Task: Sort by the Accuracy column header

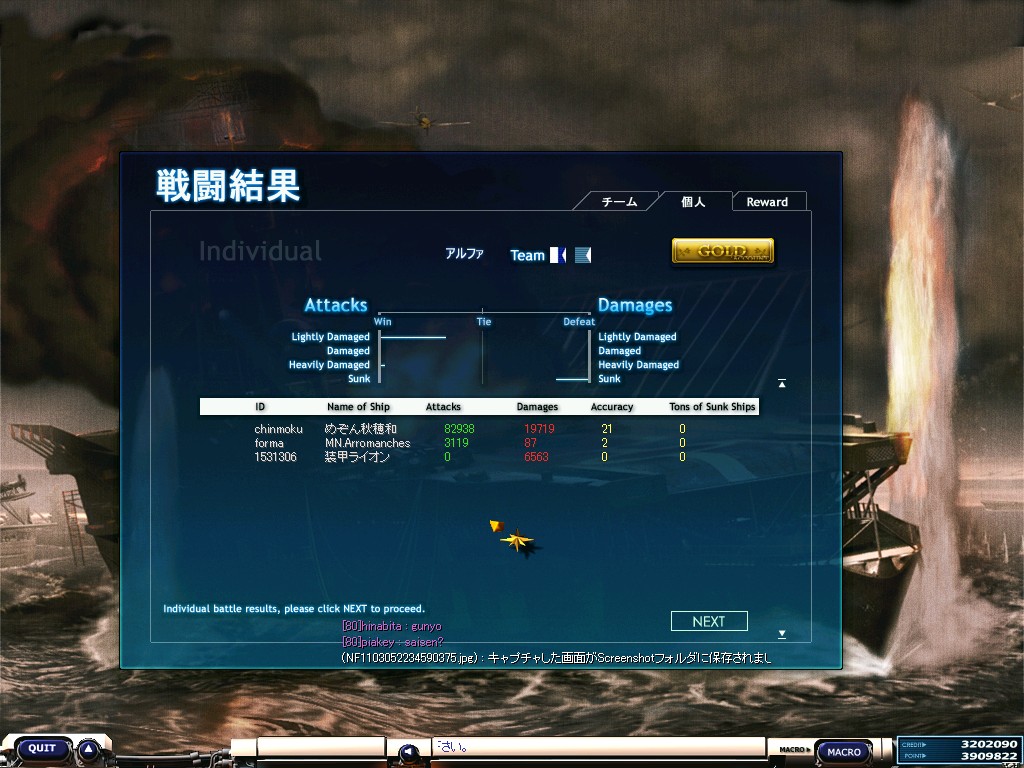Action: (x=612, y=407)
